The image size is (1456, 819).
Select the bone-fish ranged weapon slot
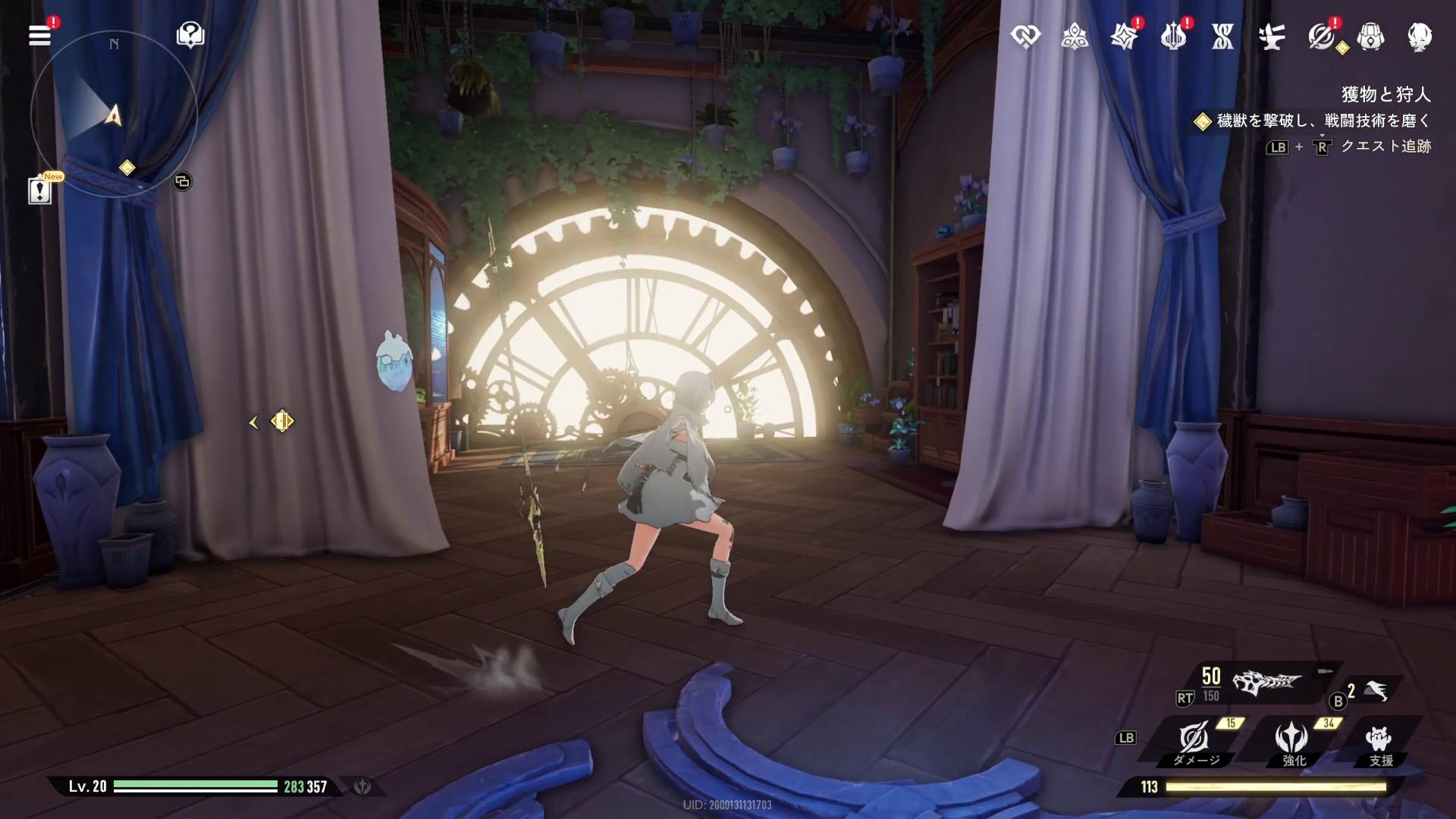click(1266, 683)
